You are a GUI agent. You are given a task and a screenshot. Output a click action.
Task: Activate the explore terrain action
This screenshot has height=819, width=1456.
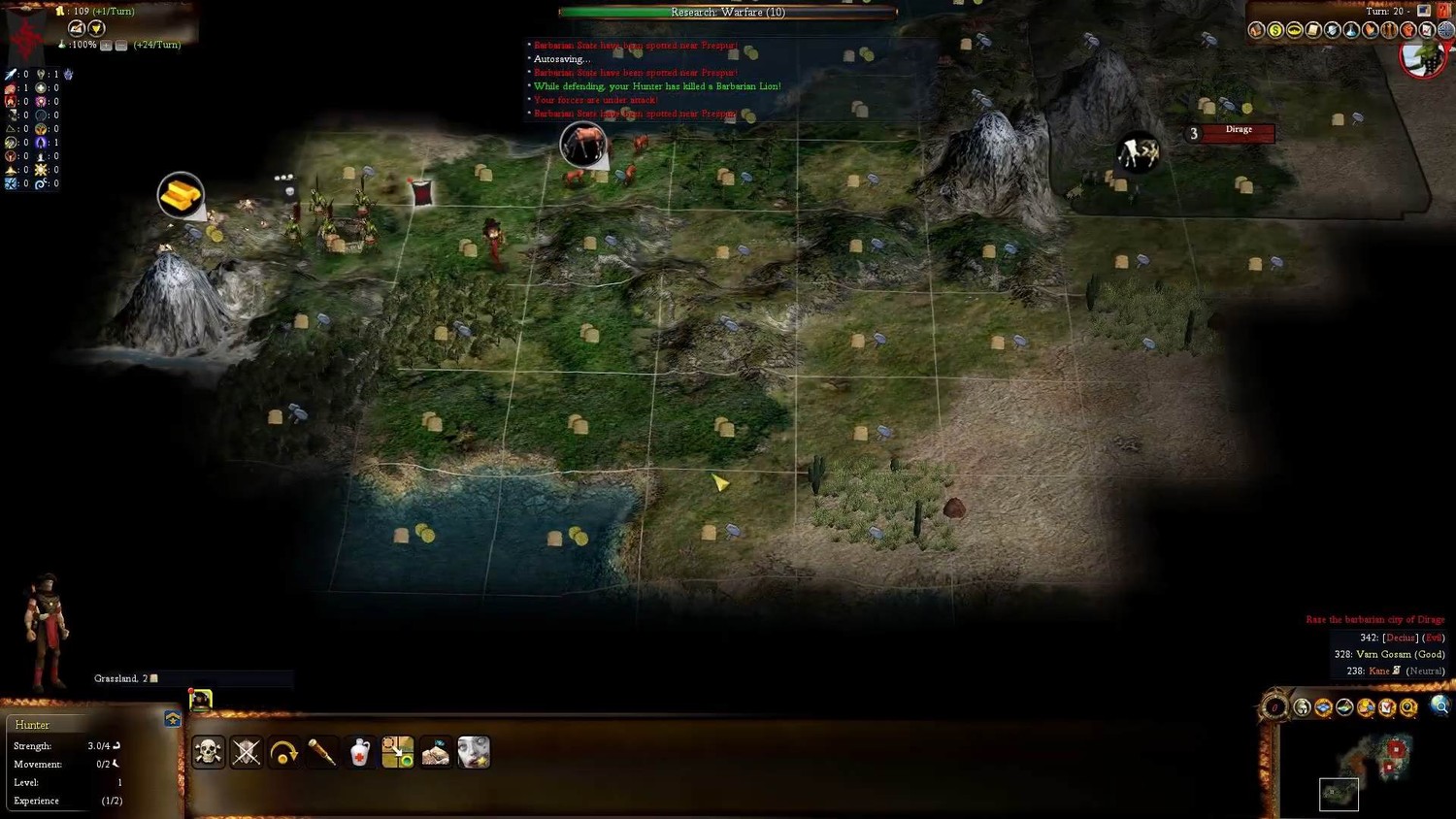click(x=435, y=752)
